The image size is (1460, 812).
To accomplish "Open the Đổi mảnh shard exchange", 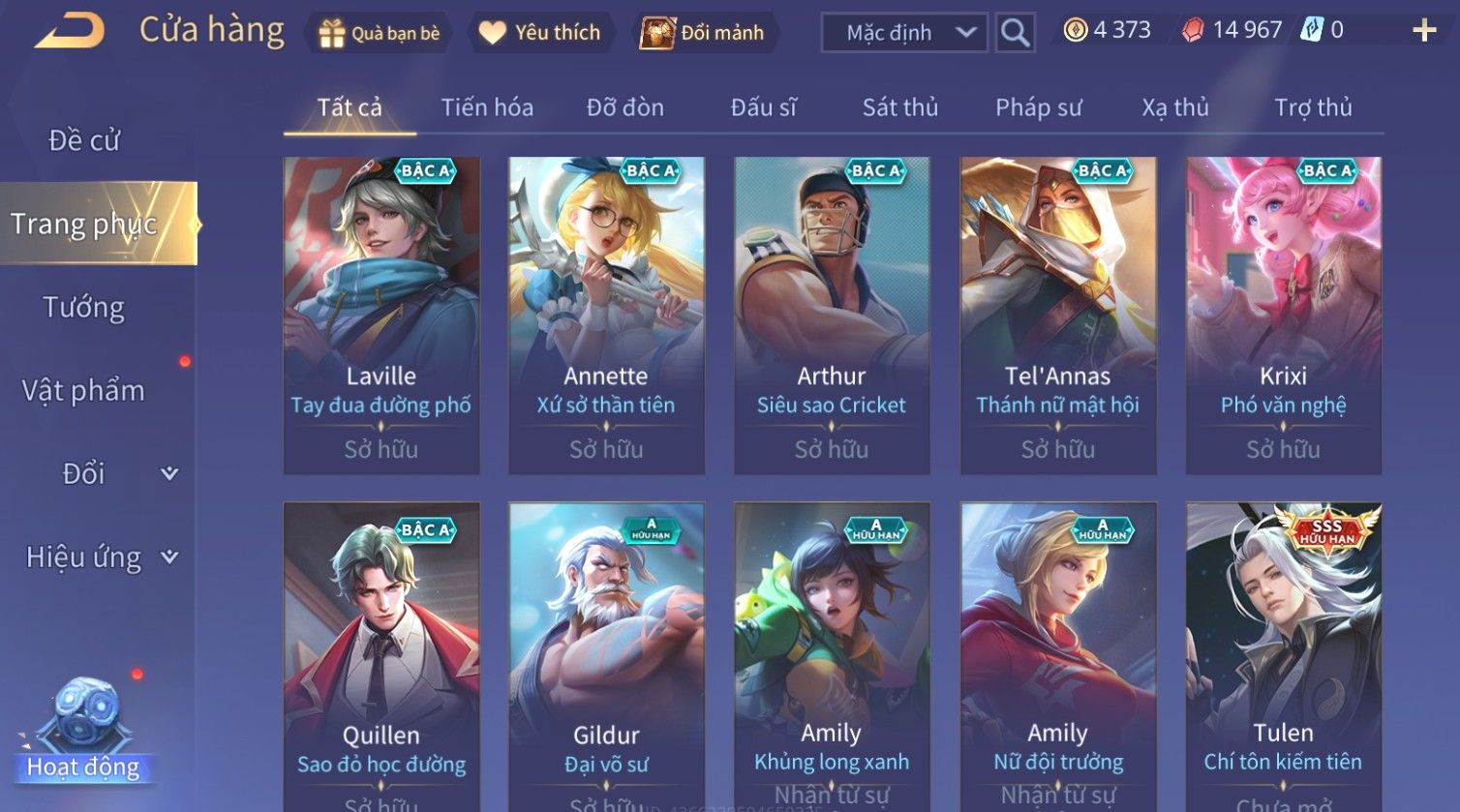I will [703, 33].
